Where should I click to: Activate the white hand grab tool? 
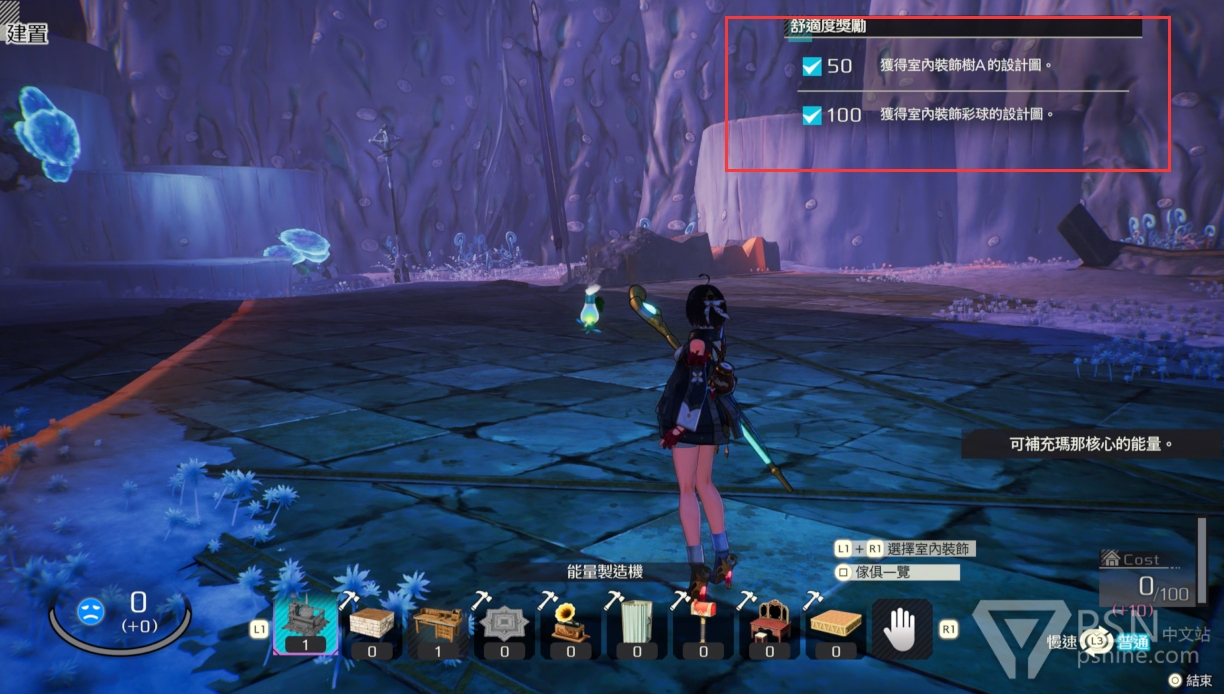(x=902, y=630)
